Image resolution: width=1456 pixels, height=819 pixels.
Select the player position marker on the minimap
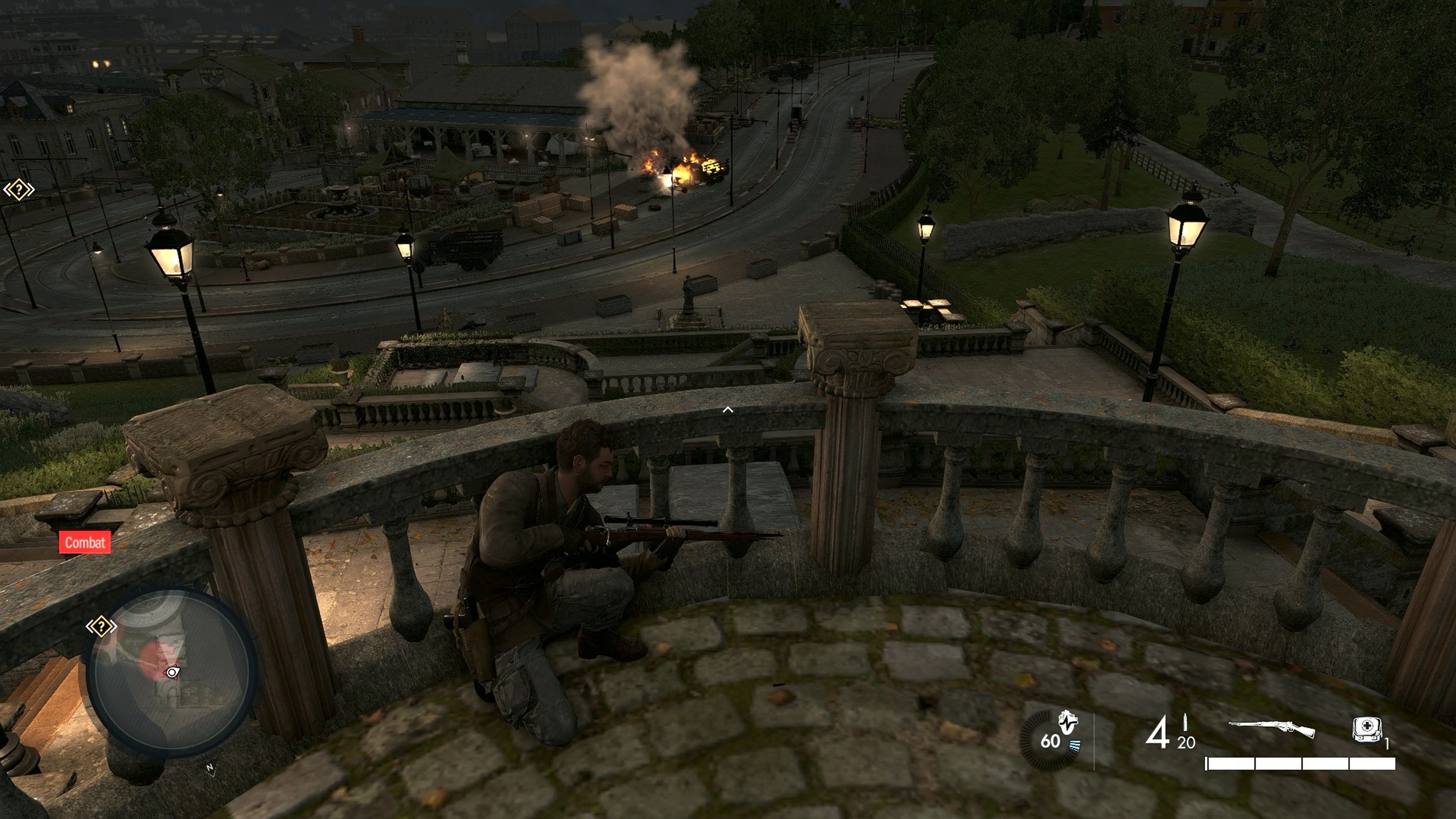click(x=172, y=673)
